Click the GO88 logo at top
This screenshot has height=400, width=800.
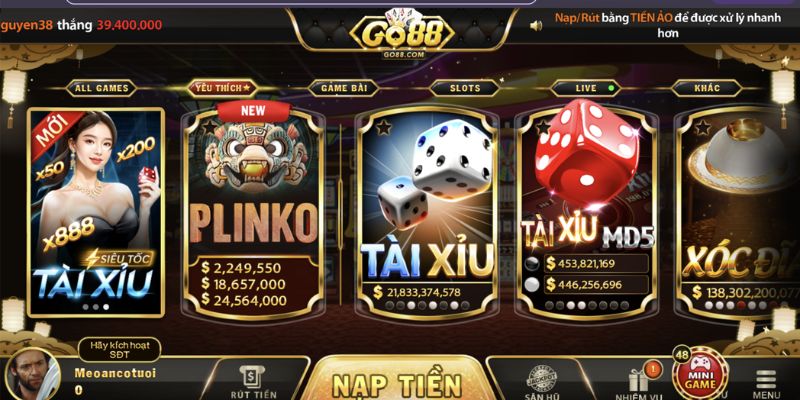[402, 31]
